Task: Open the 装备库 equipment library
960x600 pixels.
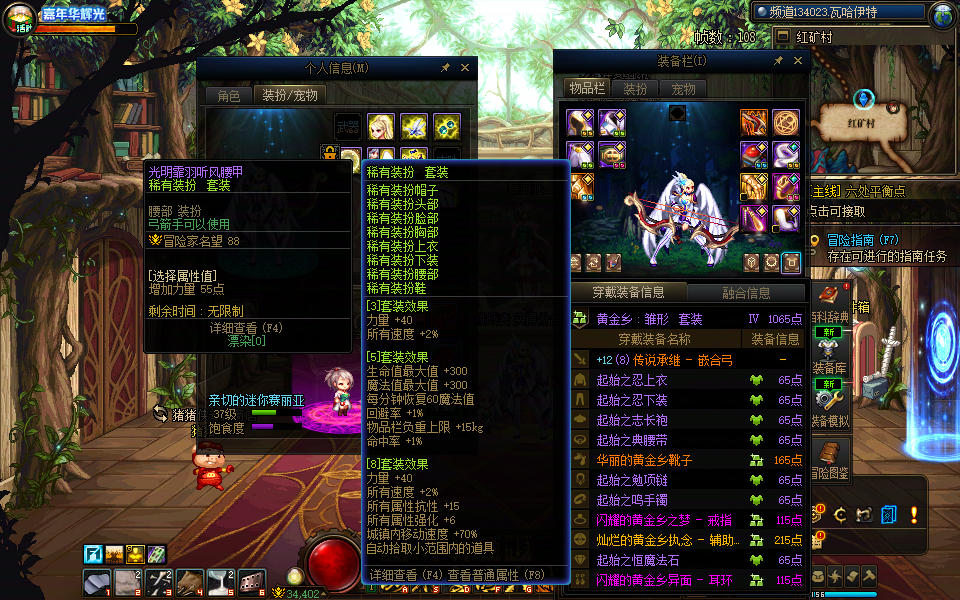Action: pos(830,368)
